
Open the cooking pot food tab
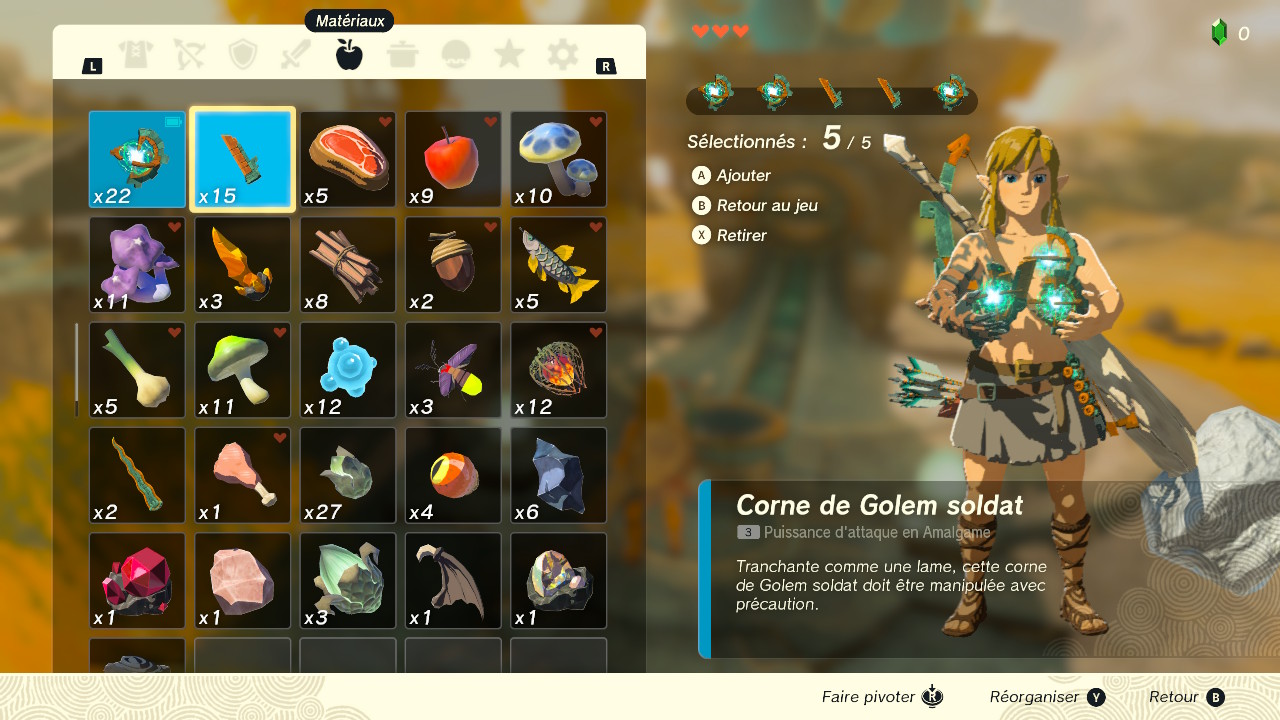[403, 54]
